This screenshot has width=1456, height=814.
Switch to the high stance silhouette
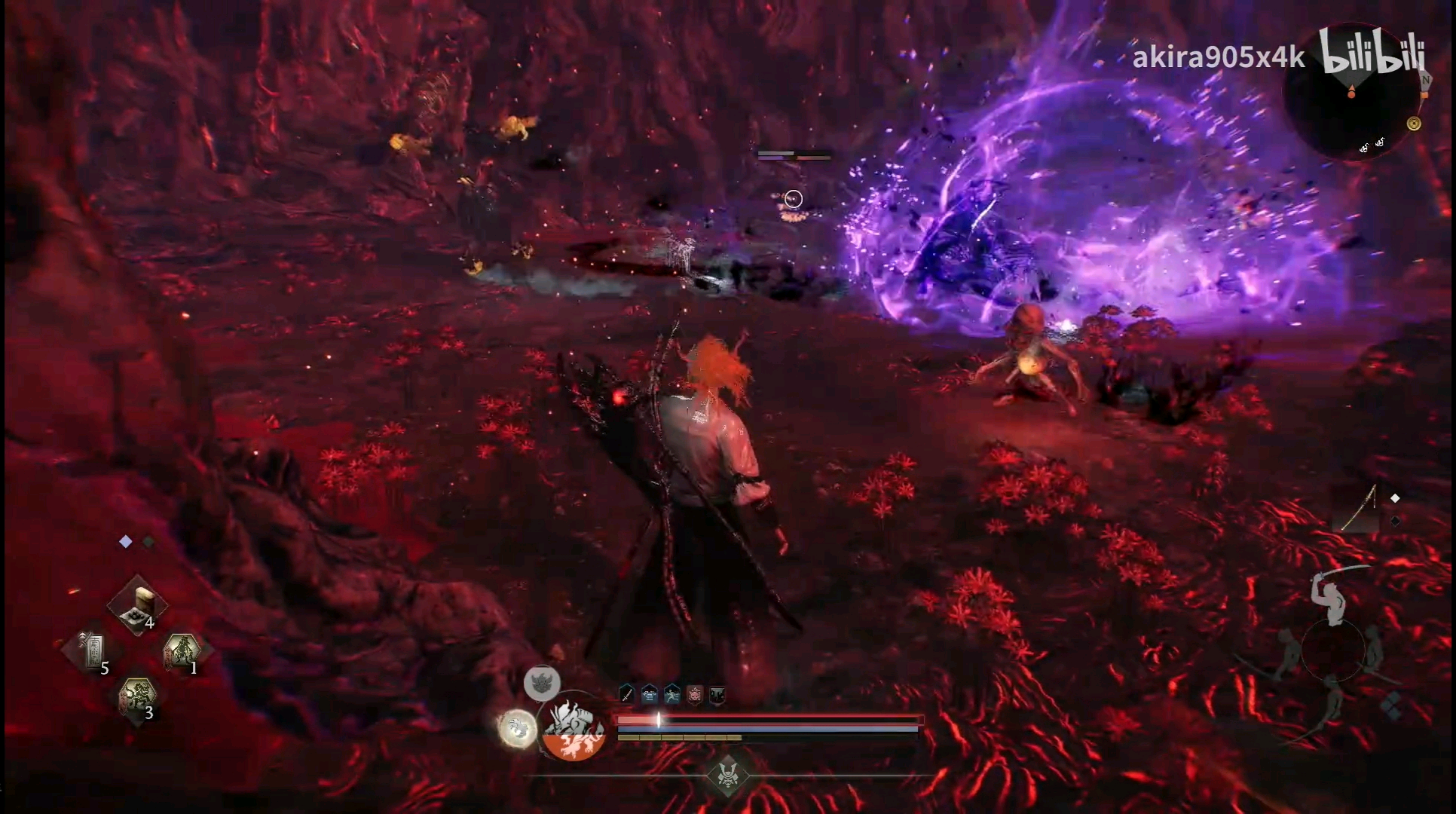(x=1334, y=595)
